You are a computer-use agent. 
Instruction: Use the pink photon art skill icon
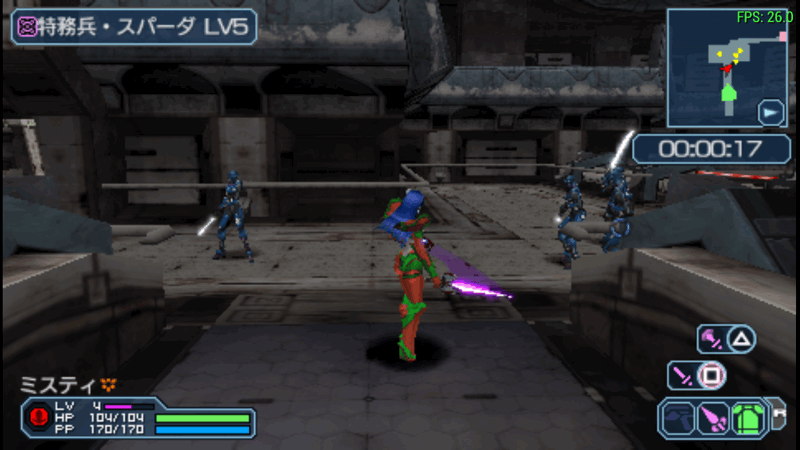(711, 339)
